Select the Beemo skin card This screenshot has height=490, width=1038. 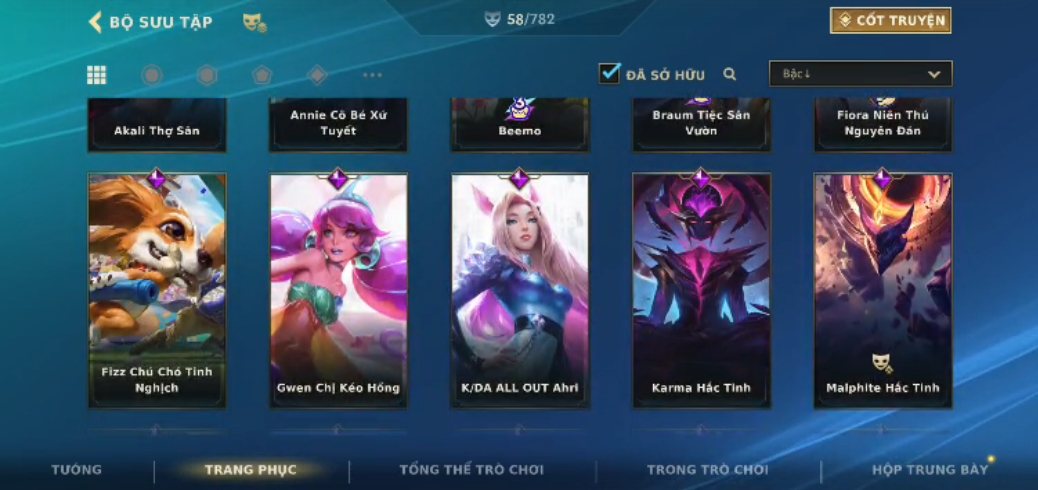(x=520, y=125)
